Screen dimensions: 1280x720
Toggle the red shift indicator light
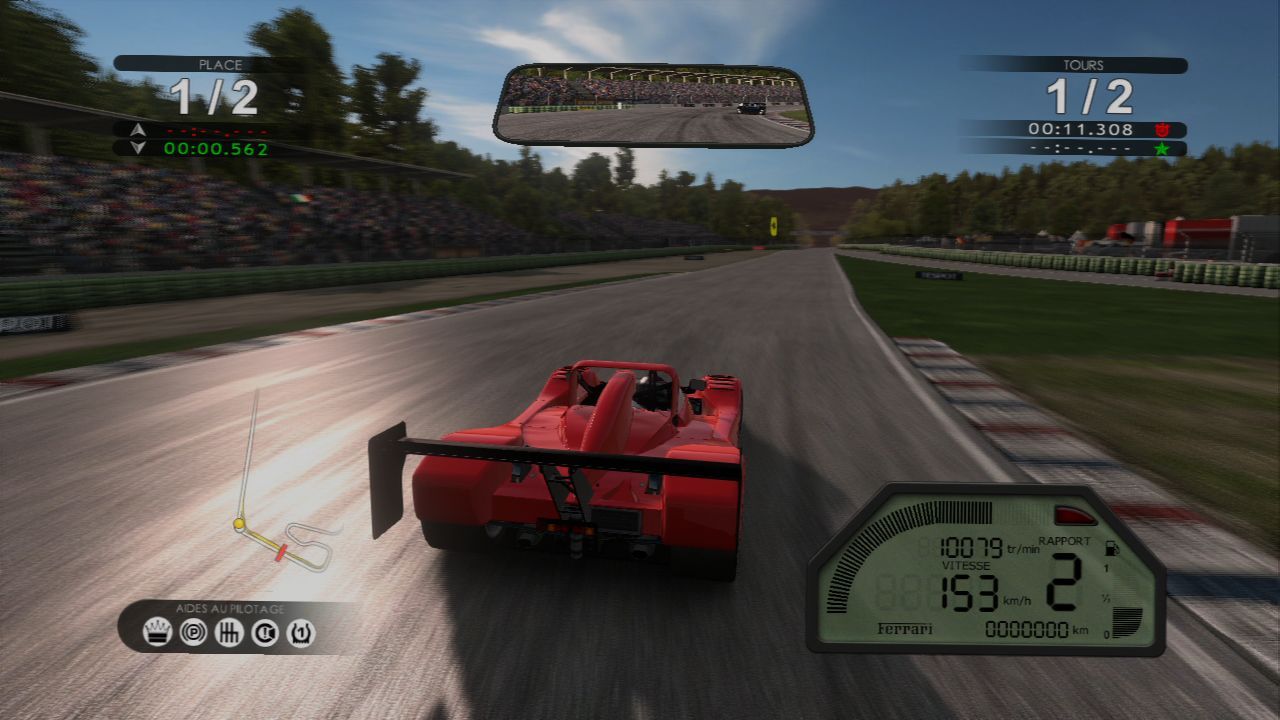(x=1075, y=513)
